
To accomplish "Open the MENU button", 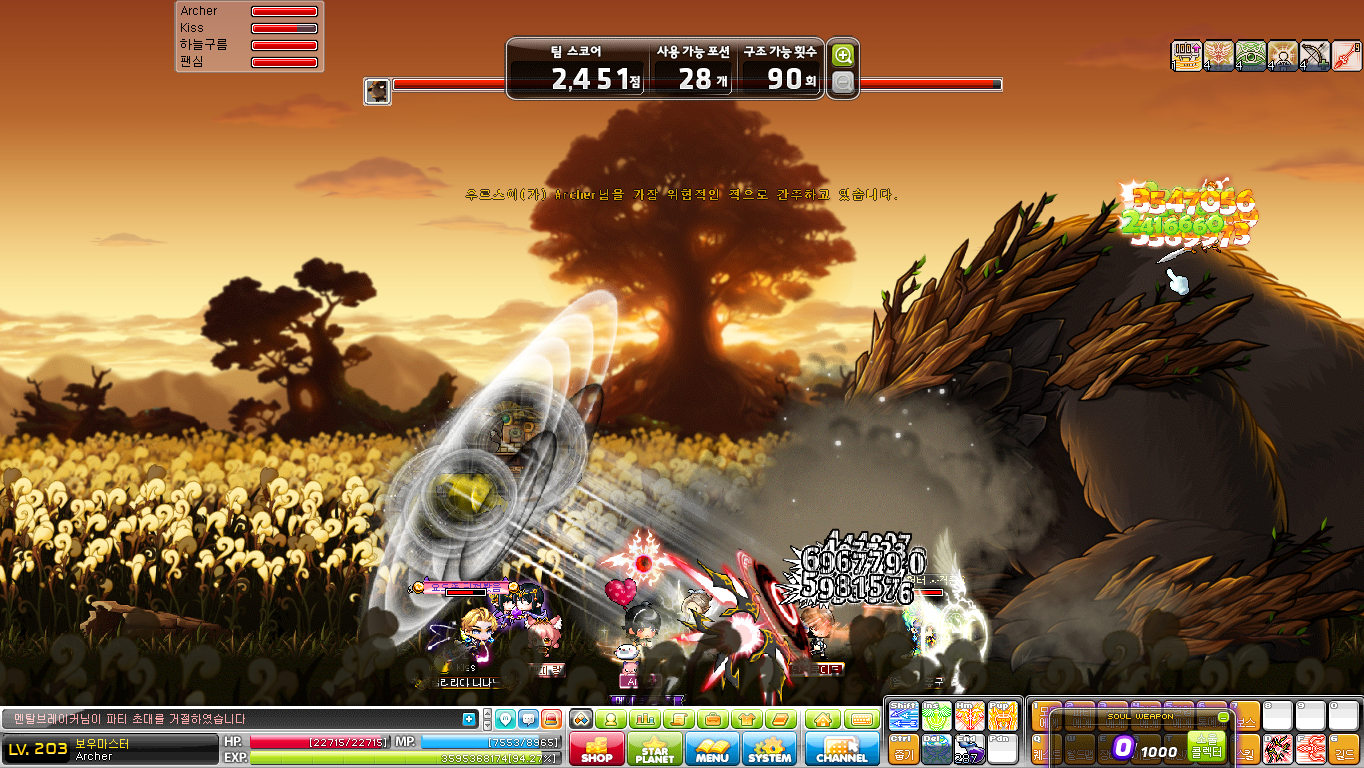I will (712, 749).
